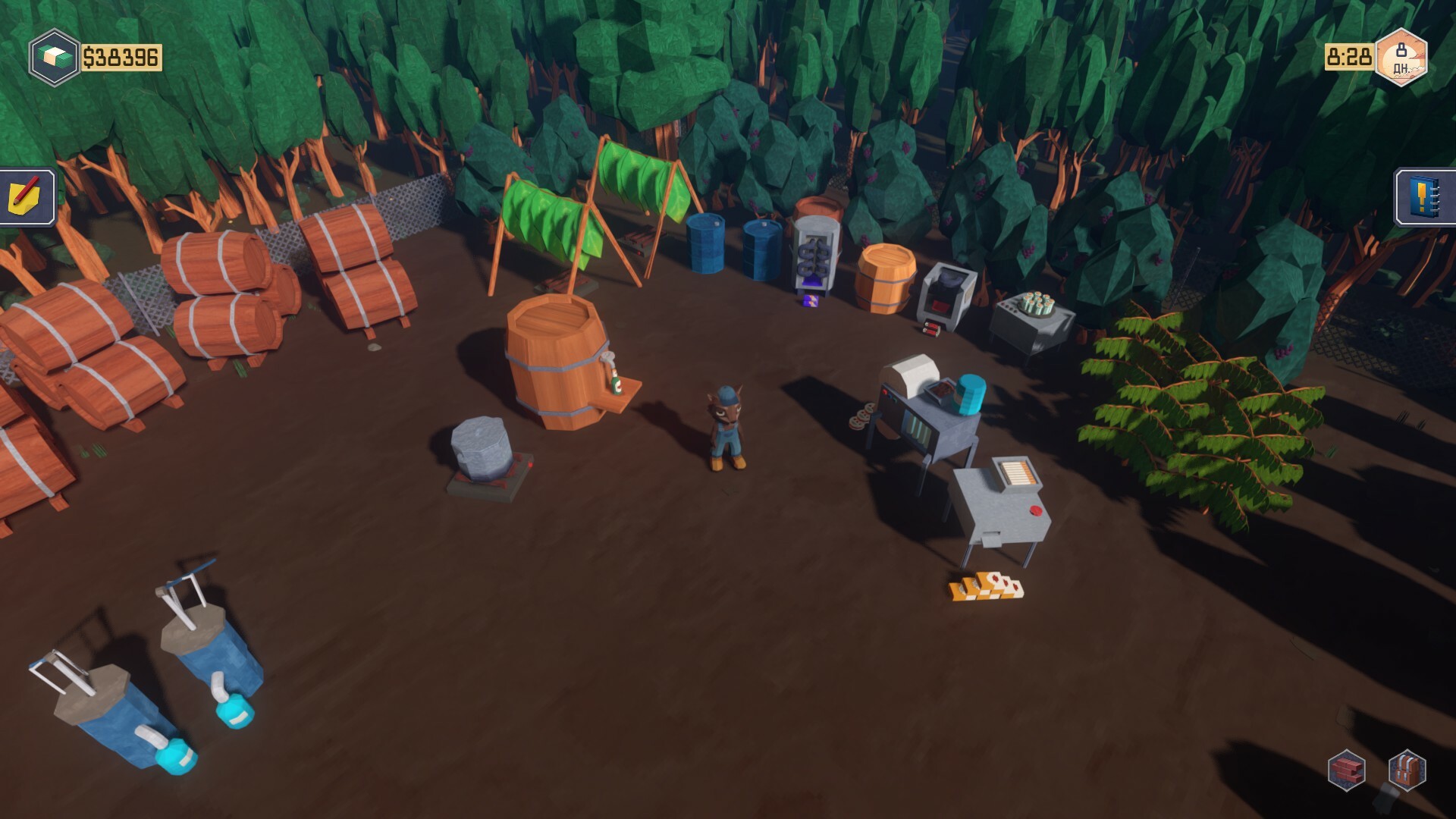This screenshot has width=1456, height=819.
Task: Click the cash stack icon
Action: click(x=54, y=54)
